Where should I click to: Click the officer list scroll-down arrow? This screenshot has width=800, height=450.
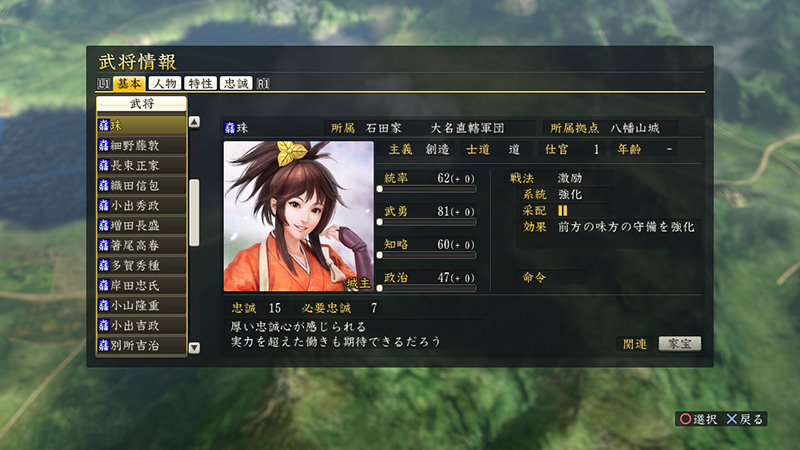[194, 348]
